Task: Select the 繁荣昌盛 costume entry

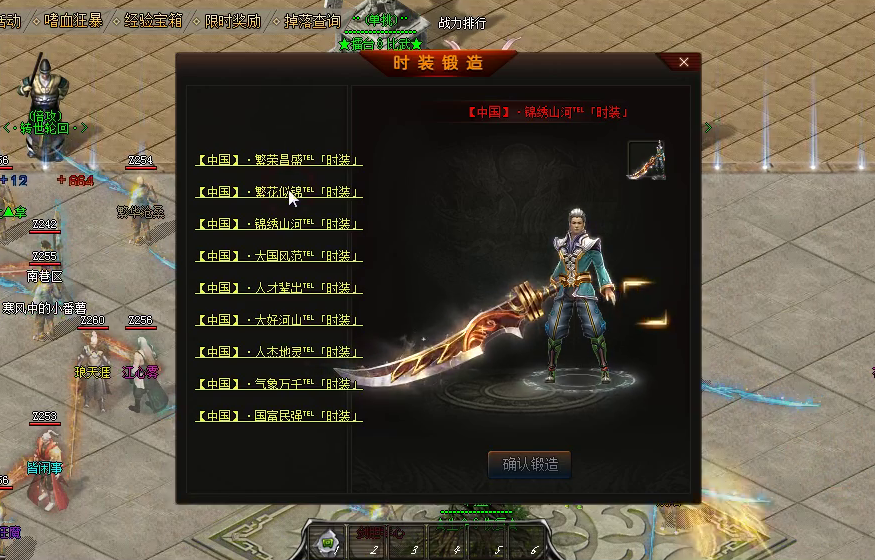Action: coord(278,160)
